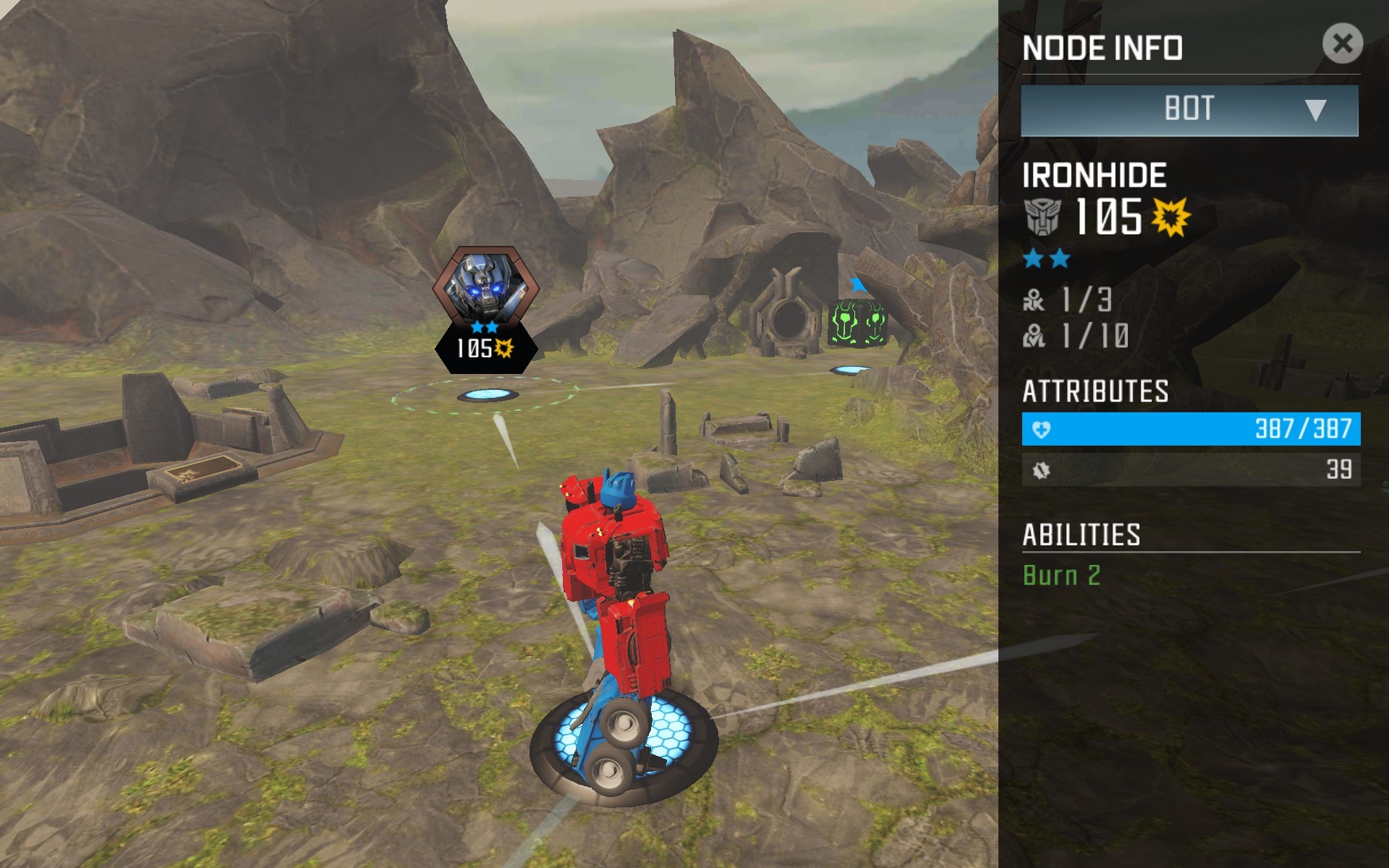The image size is (1389, 868).
Task: Click the 387/387 health bar
Action: pyautogui.click(x=1189, y=428)
